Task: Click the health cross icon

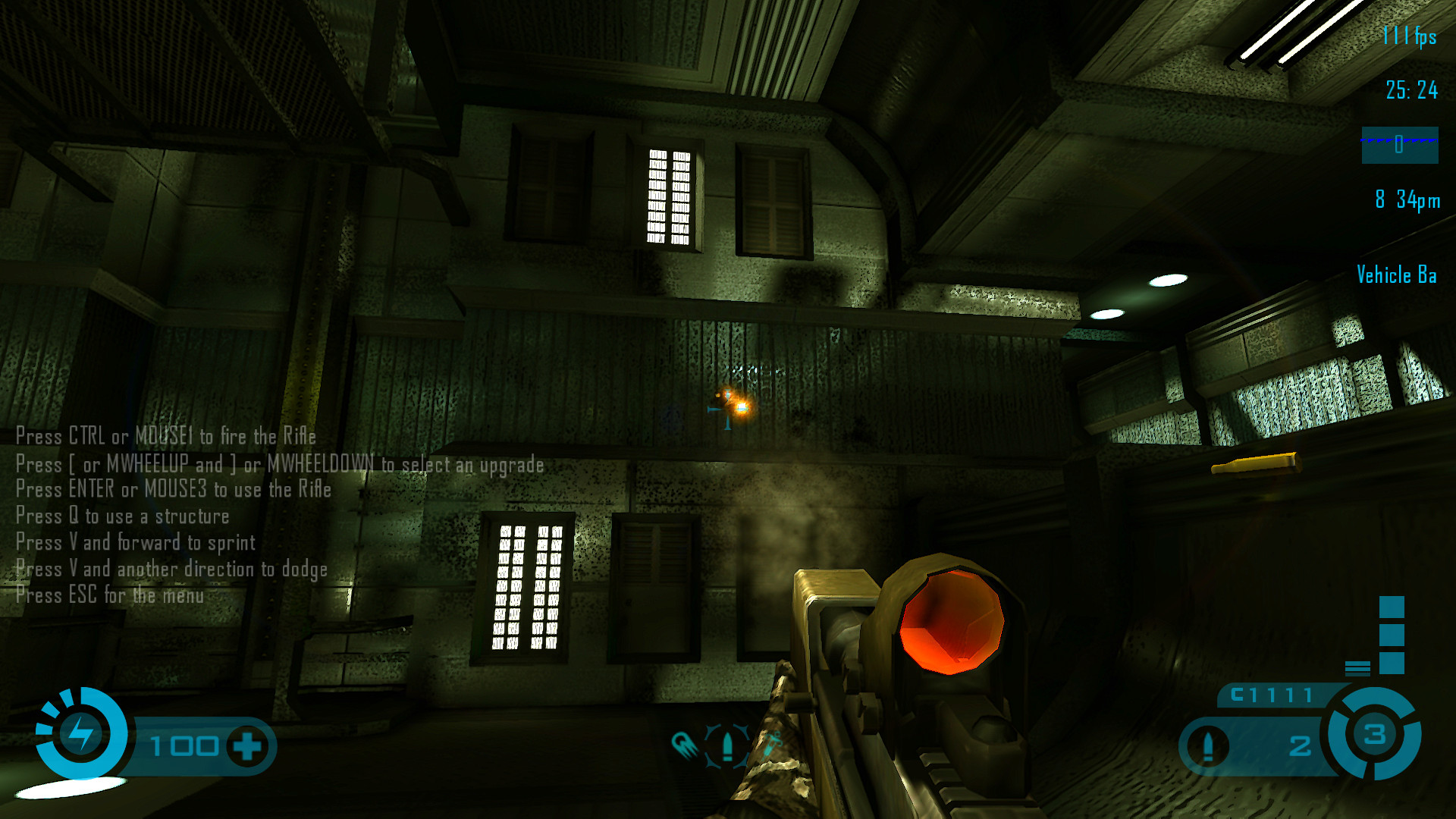Action: (x=247, y=746)
